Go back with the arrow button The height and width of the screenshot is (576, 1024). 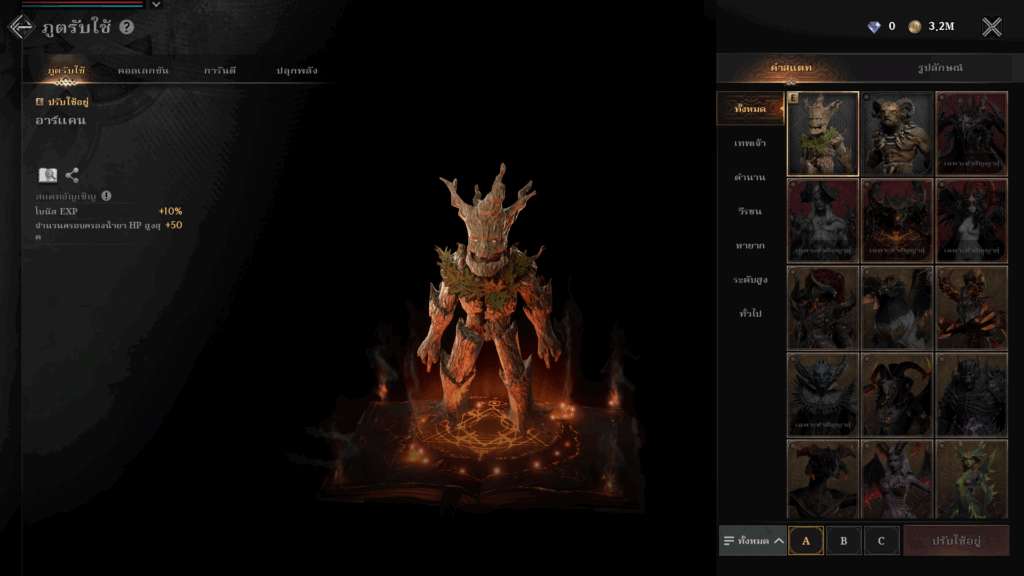(20, 27)
